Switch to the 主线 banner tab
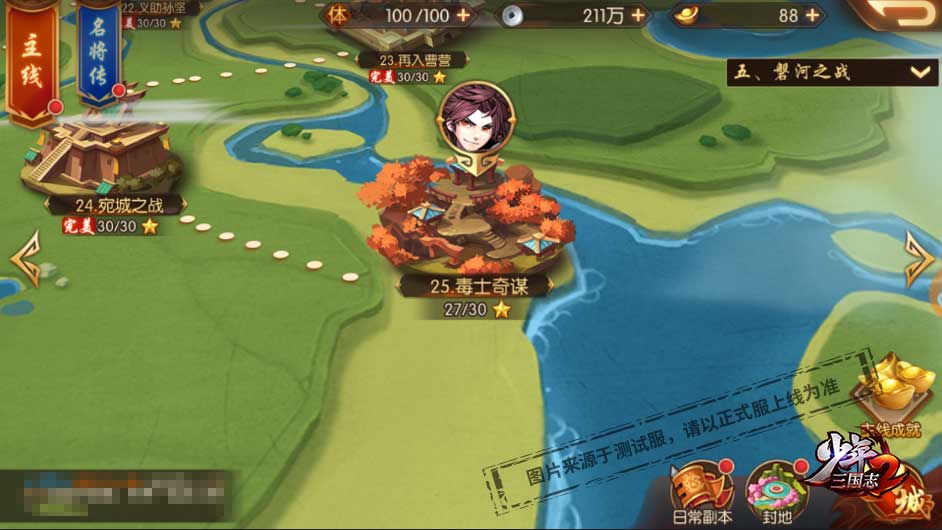The image size is (942, 530). [x=31, y=60]
